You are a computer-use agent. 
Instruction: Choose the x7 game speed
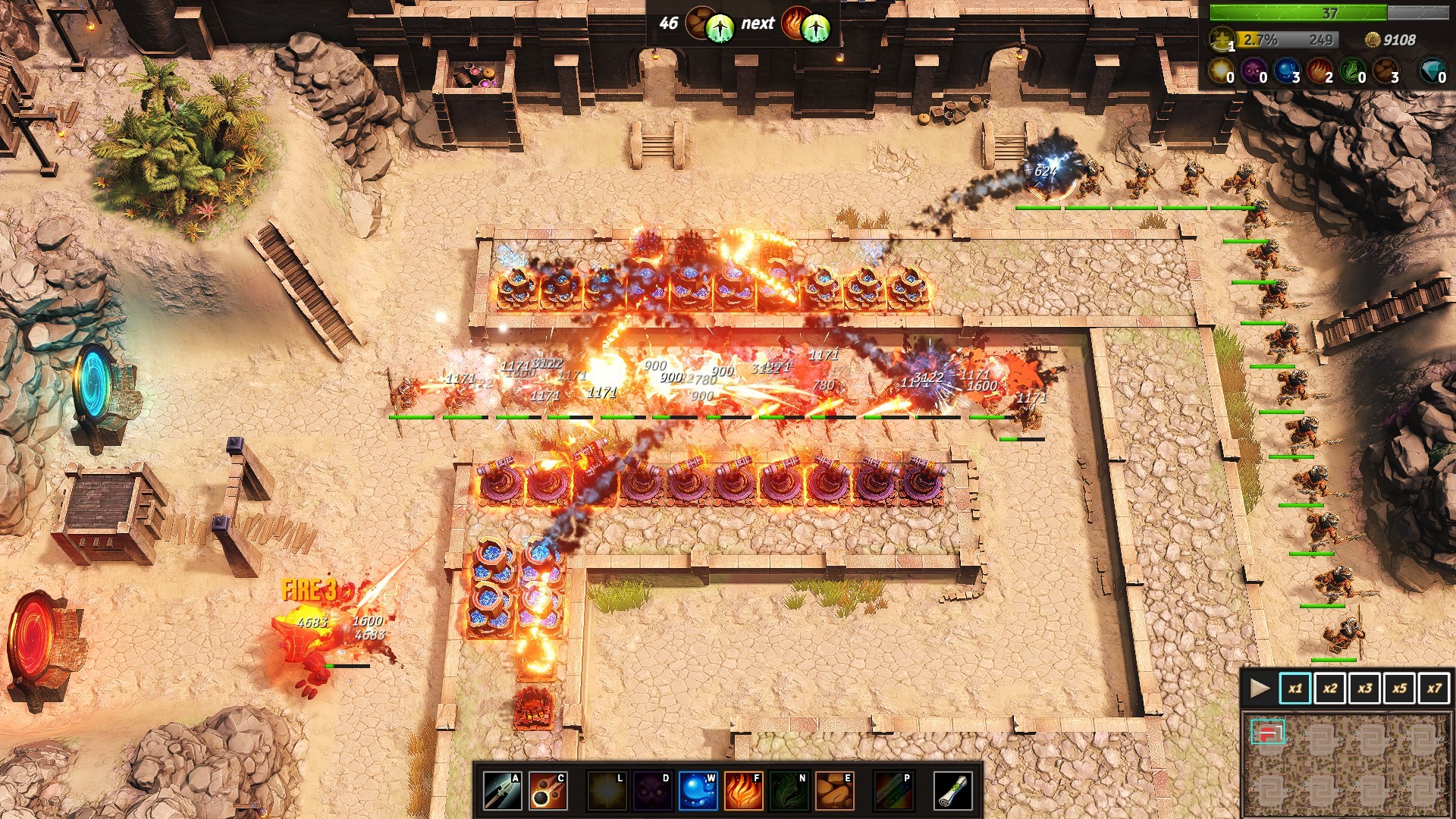click(1434, 689)
